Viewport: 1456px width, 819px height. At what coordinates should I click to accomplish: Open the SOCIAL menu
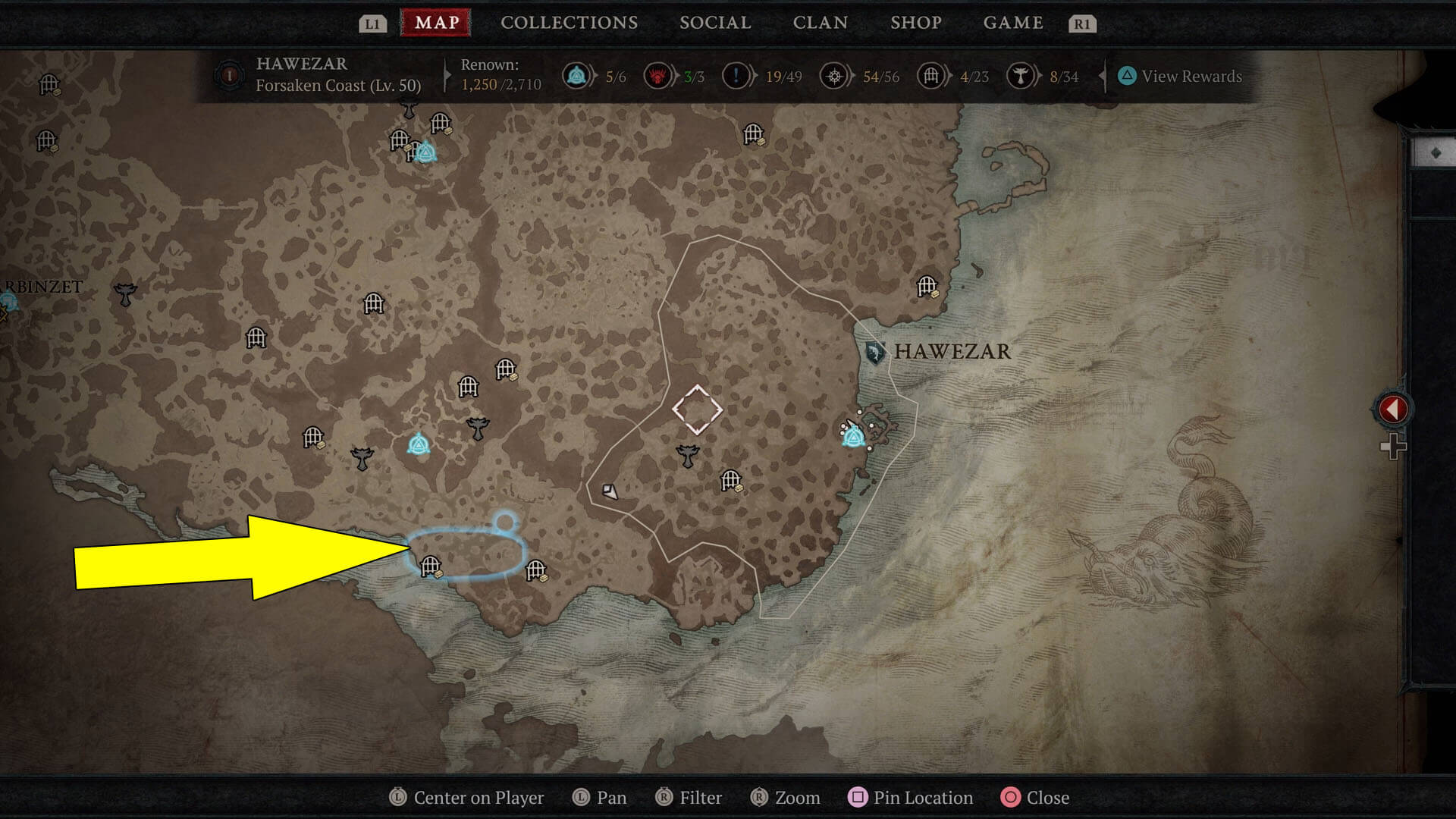(714, 23)
